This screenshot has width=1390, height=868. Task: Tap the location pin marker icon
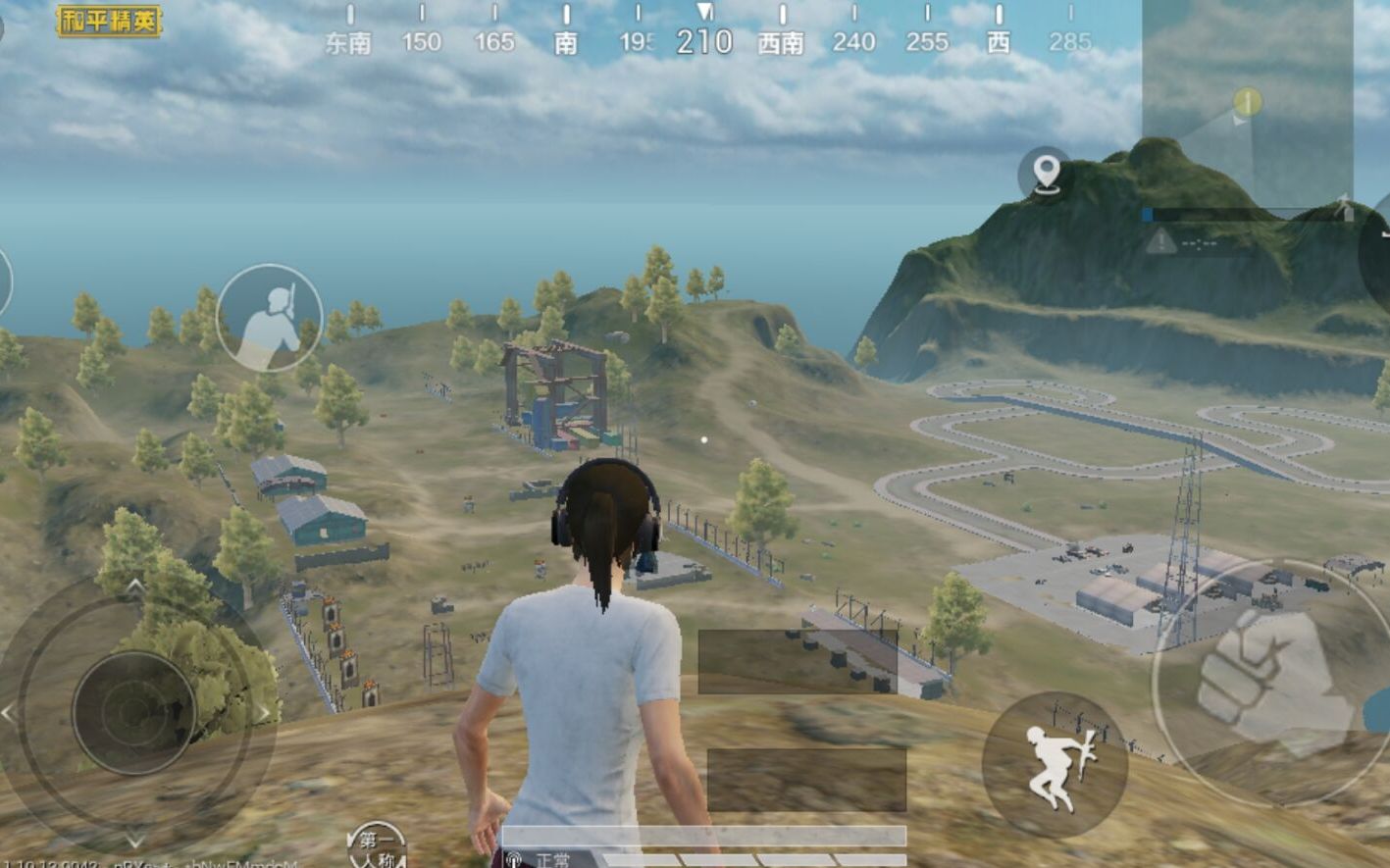click(x=1046, y=173)
